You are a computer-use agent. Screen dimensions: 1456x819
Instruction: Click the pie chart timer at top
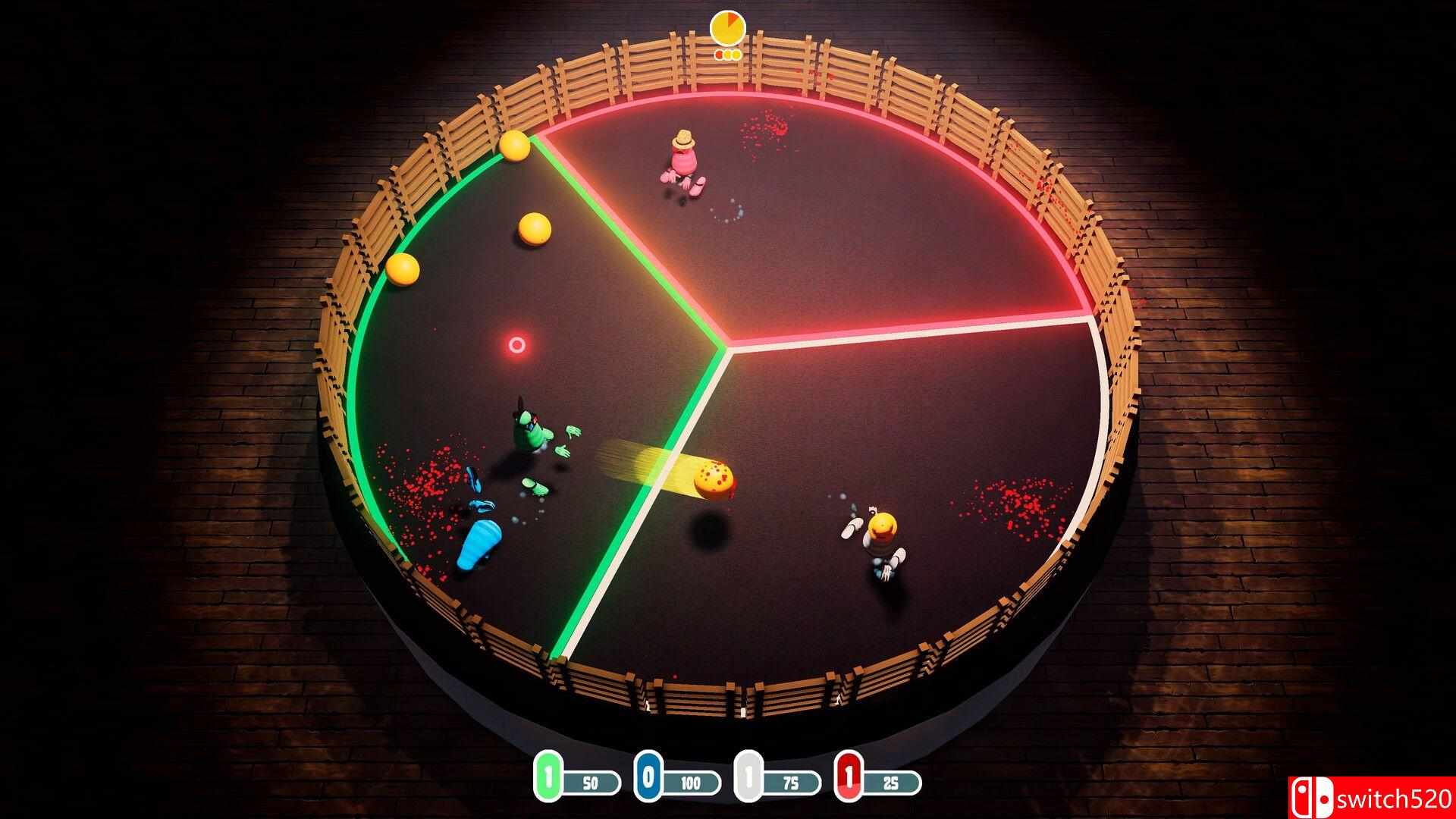[x=726, y=27]
